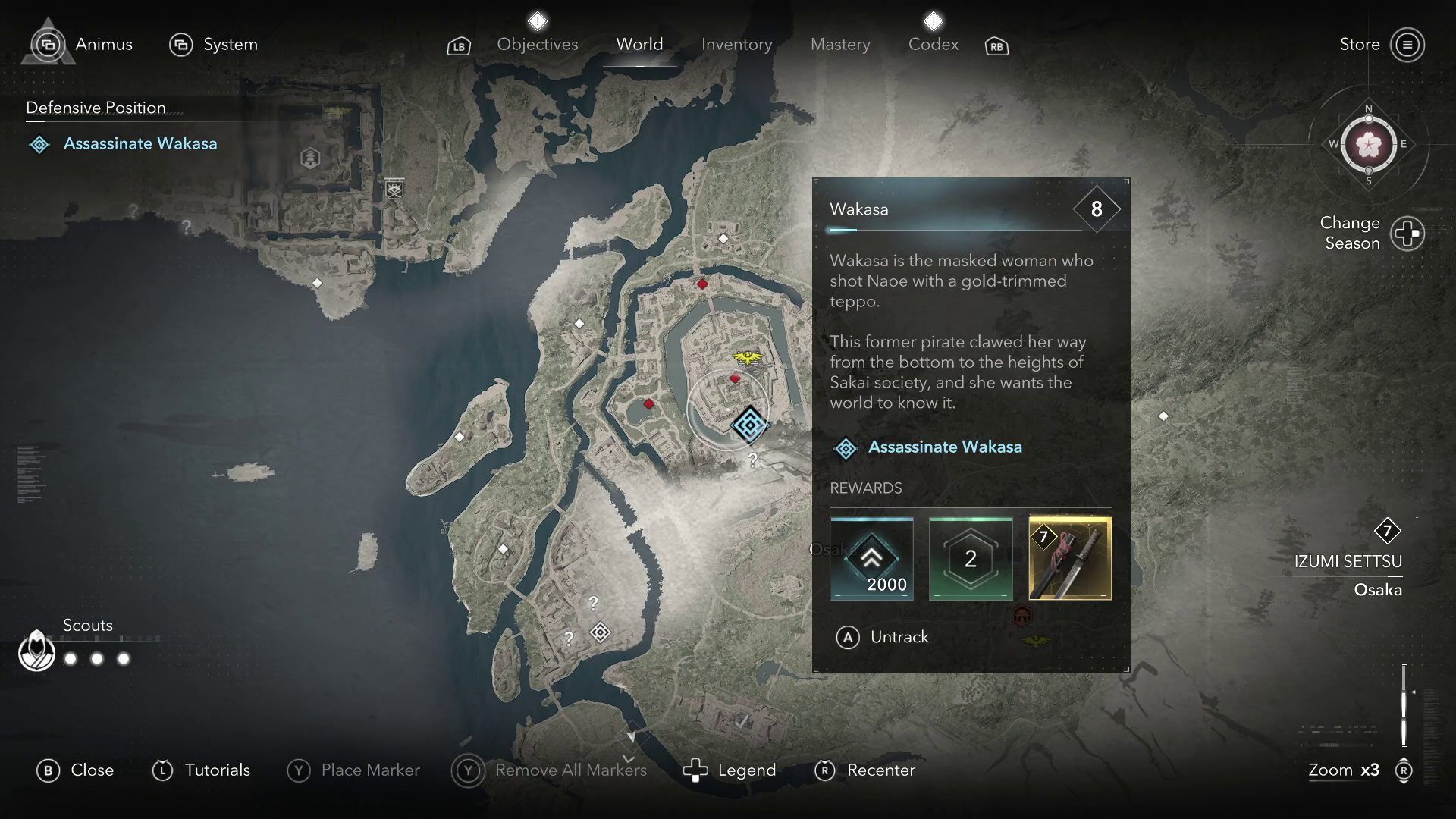This screenshot has height=819, width=1456.
Task: Adjust the map zoom slider
Action: coord(1404,705)
